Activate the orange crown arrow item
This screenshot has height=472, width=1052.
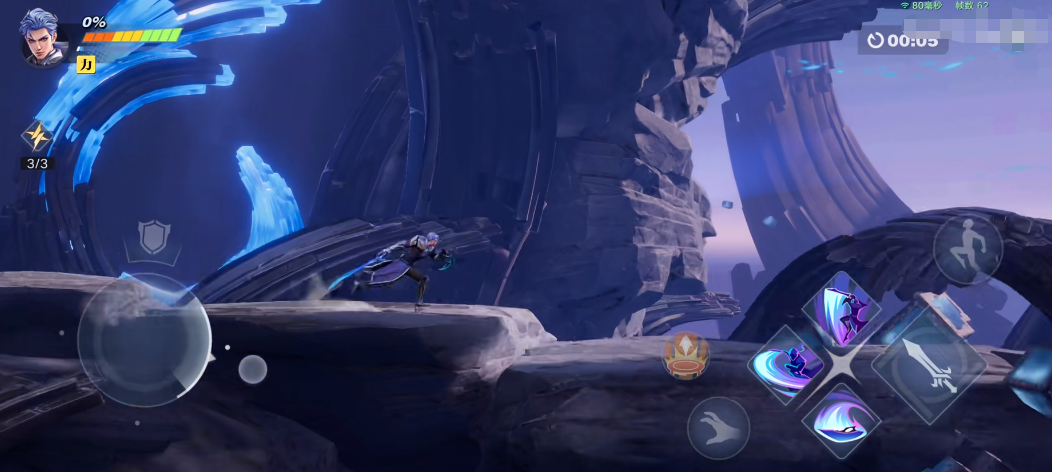[686, 356]
